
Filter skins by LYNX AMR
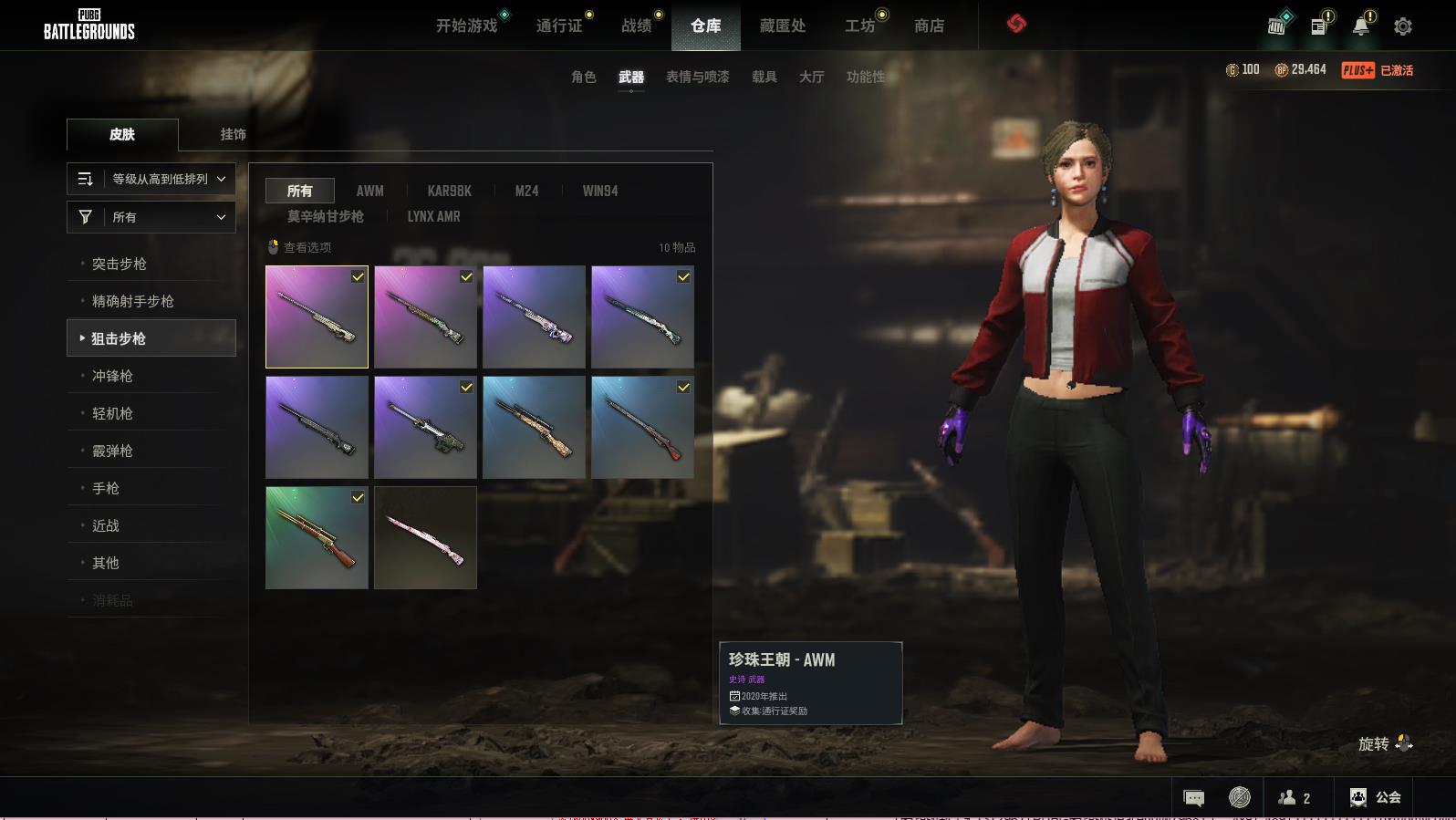coord(433,216)
